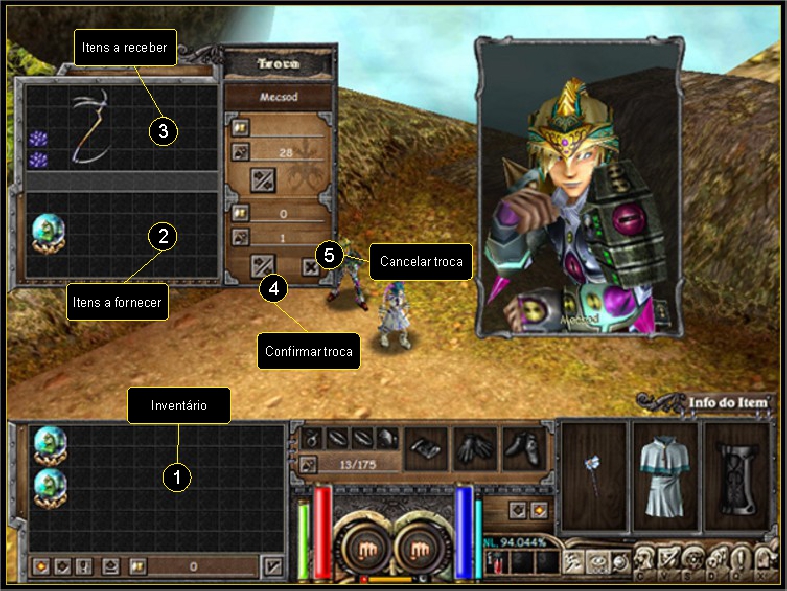The image size is (787, 591).
Task: Click the equipped ring slot
Action: coord(312,437)
